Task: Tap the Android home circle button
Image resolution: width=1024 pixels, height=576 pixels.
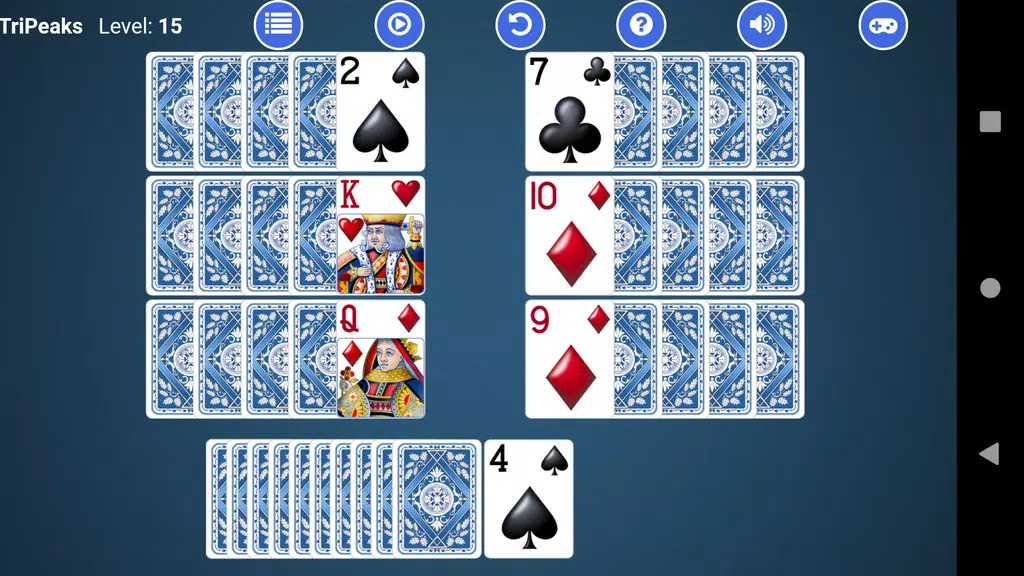Action: click(990, 288)
